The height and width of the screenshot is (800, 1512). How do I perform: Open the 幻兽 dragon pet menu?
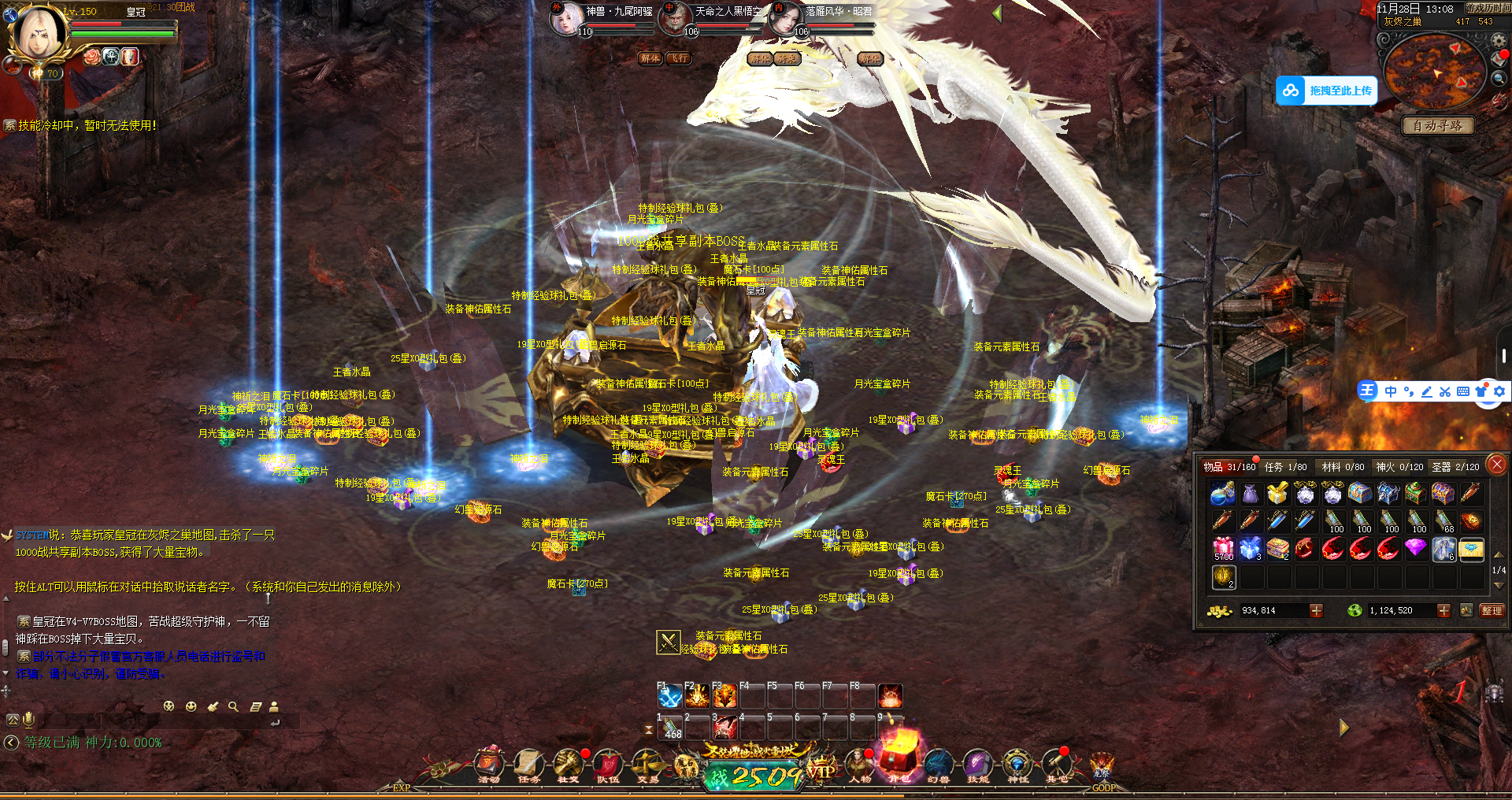click(x=938, y=764)
